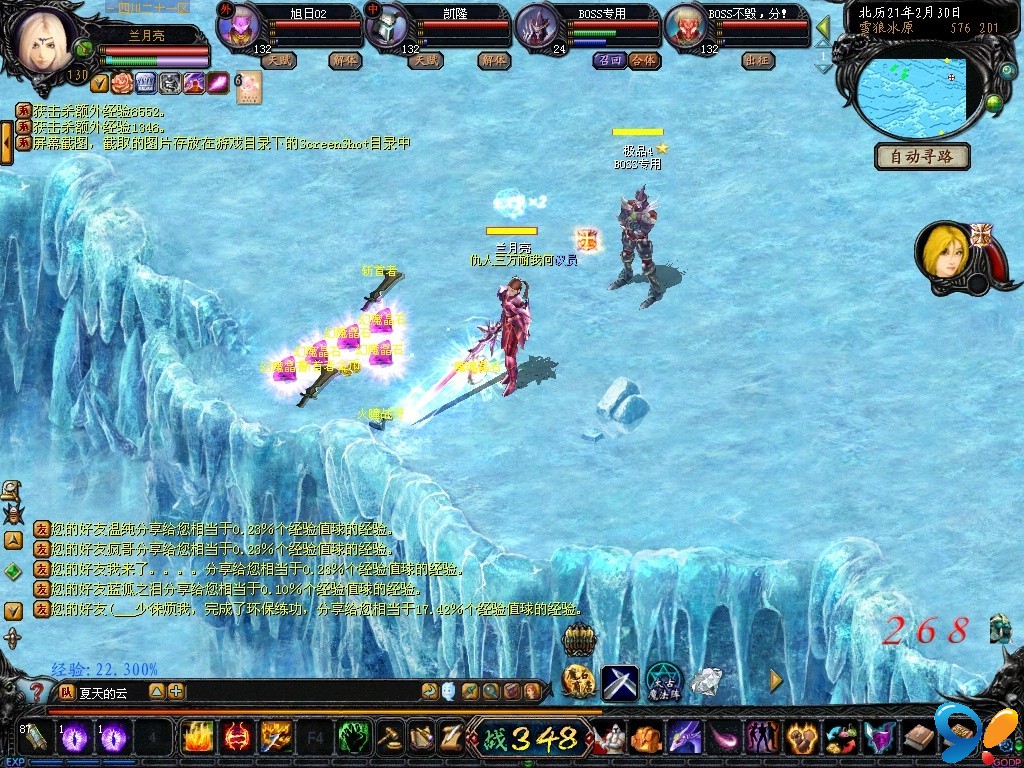Collapse the pet bar with the green arrow
Viewport: 1024px width, 768px height.
pyautogui.click(x=823, y=27)
